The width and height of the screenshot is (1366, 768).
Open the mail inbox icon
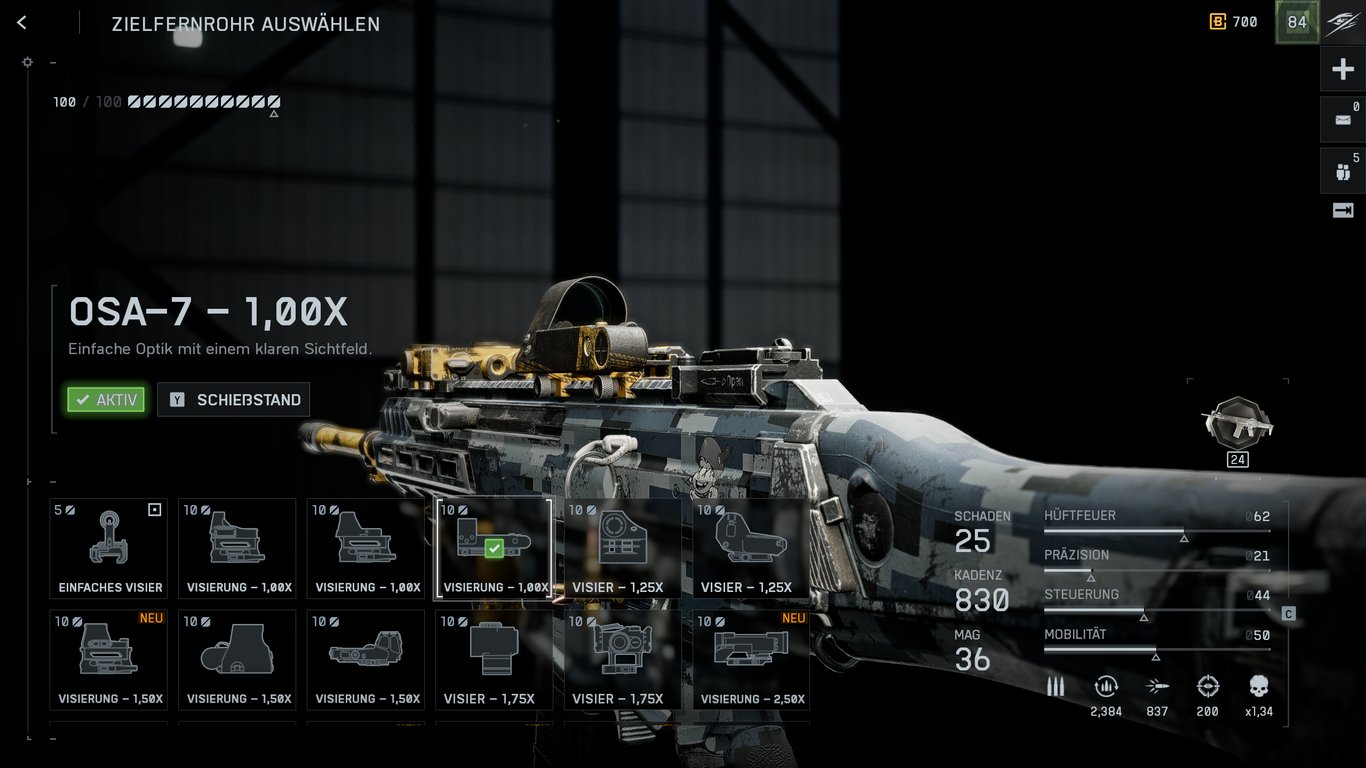(1341, 118)
